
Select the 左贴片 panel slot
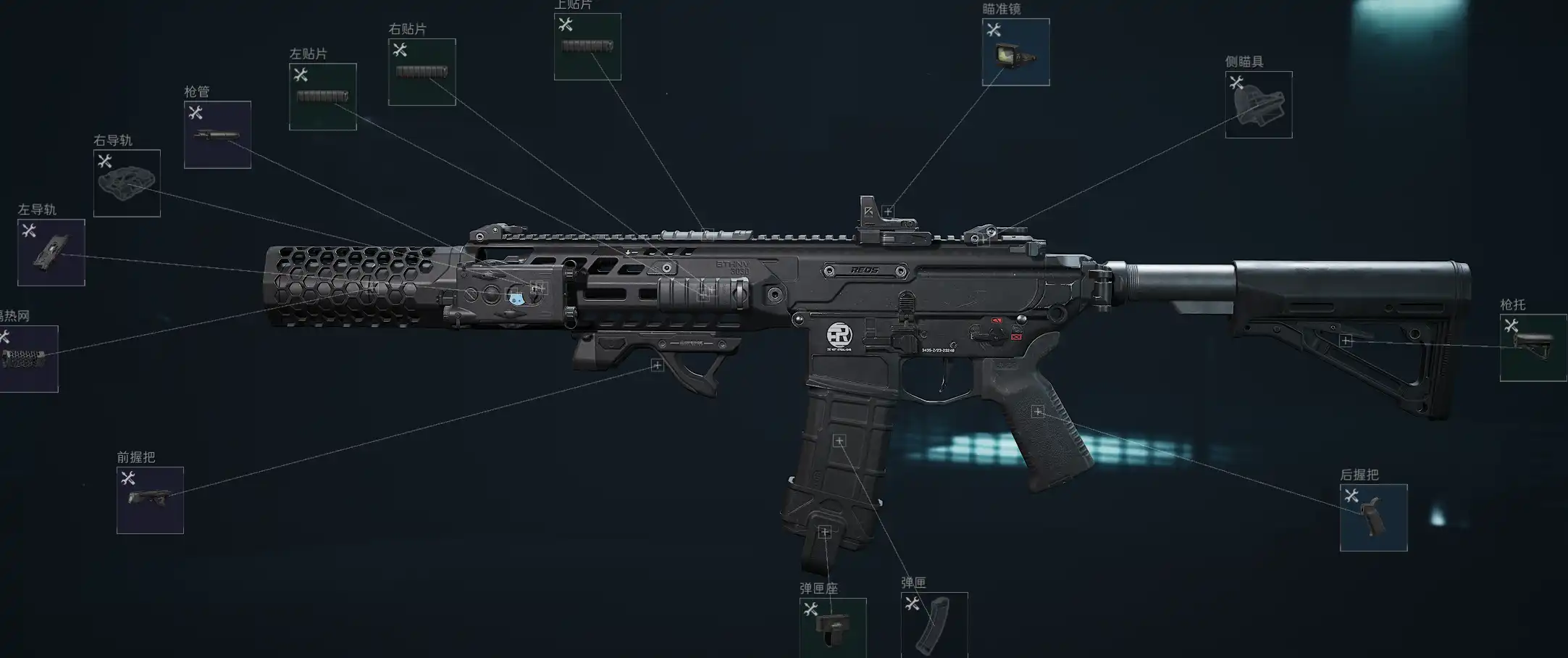coord(323,97)
